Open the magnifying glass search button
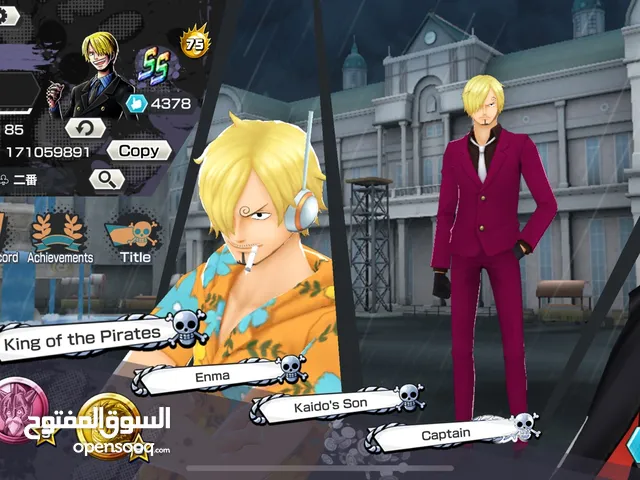The image size is (640, 480). (106, 179)
